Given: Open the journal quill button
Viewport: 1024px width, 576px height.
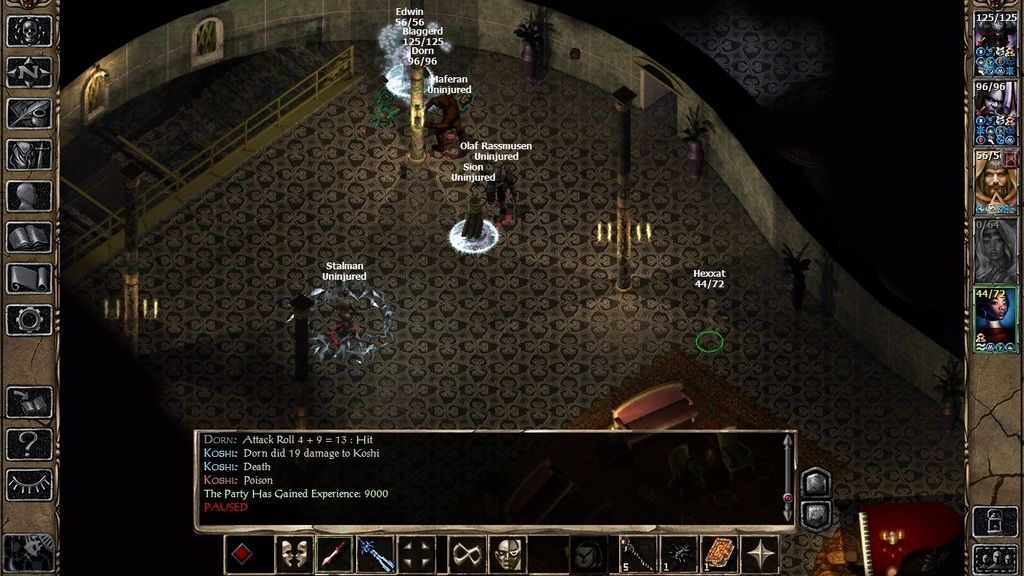Looking at the screenshot, I should click(x=29, y=112).
